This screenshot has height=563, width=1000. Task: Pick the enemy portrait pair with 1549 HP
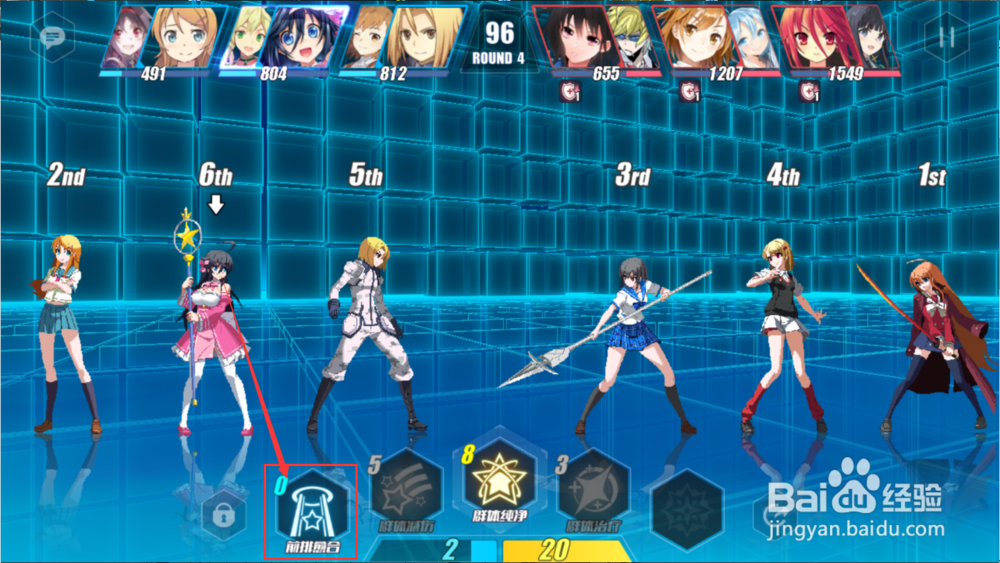[x=836, y=38]
